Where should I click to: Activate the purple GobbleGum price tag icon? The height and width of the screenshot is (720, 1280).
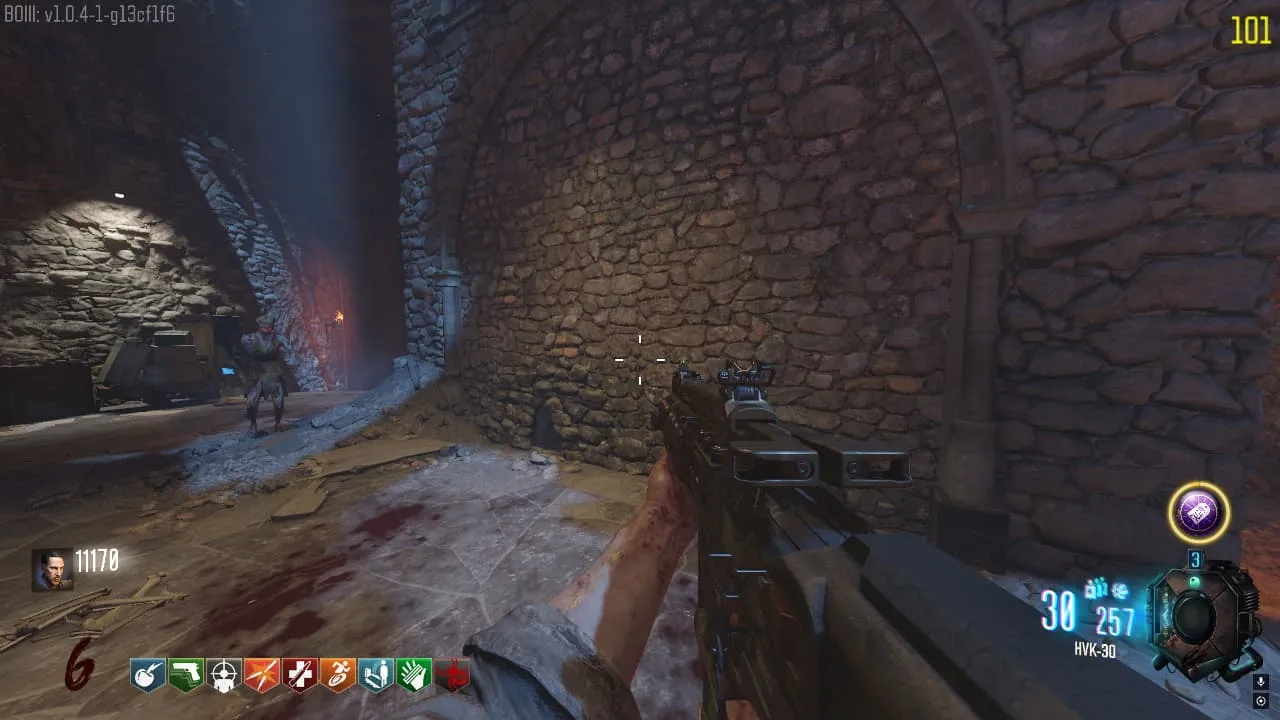click(1198, 513)
